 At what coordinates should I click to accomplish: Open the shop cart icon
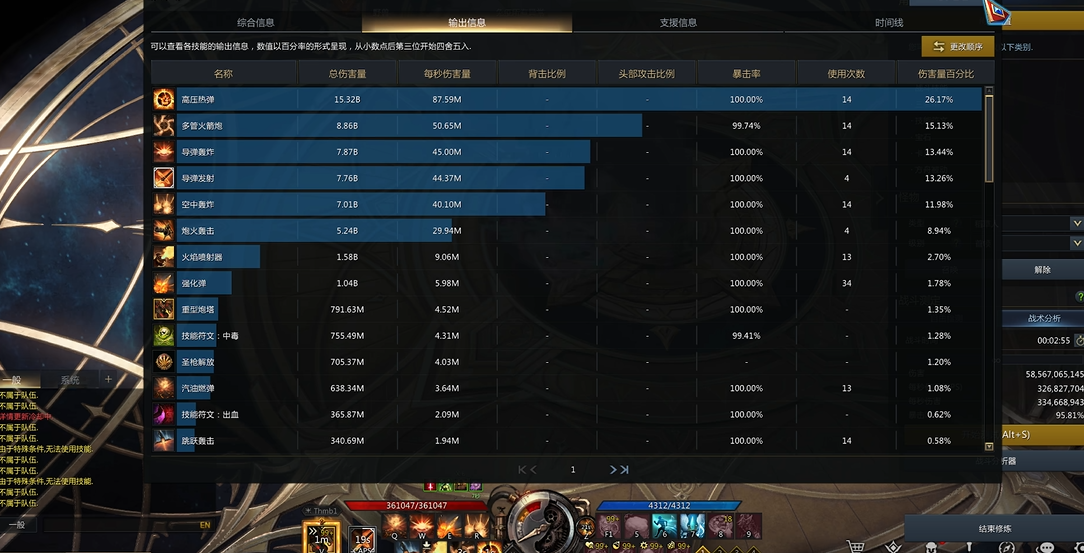click(856, 546)
